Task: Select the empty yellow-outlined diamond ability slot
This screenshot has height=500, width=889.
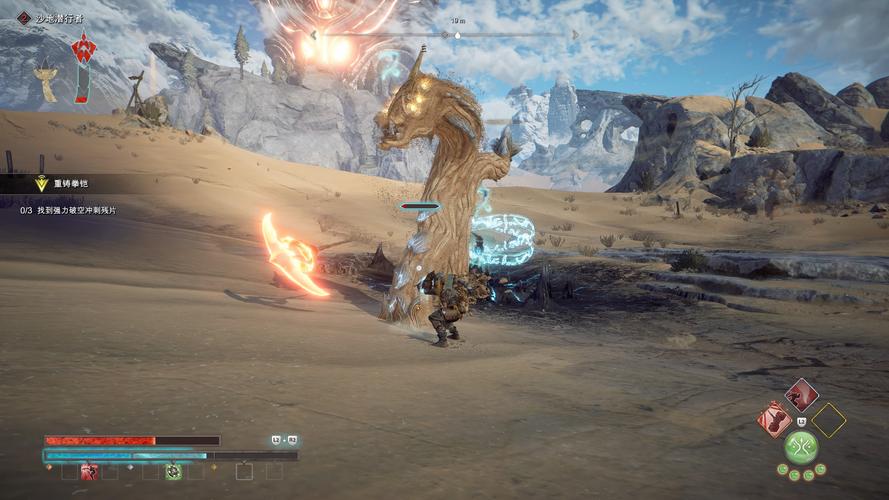Action: pyautogui.click(x=828, y=420)
